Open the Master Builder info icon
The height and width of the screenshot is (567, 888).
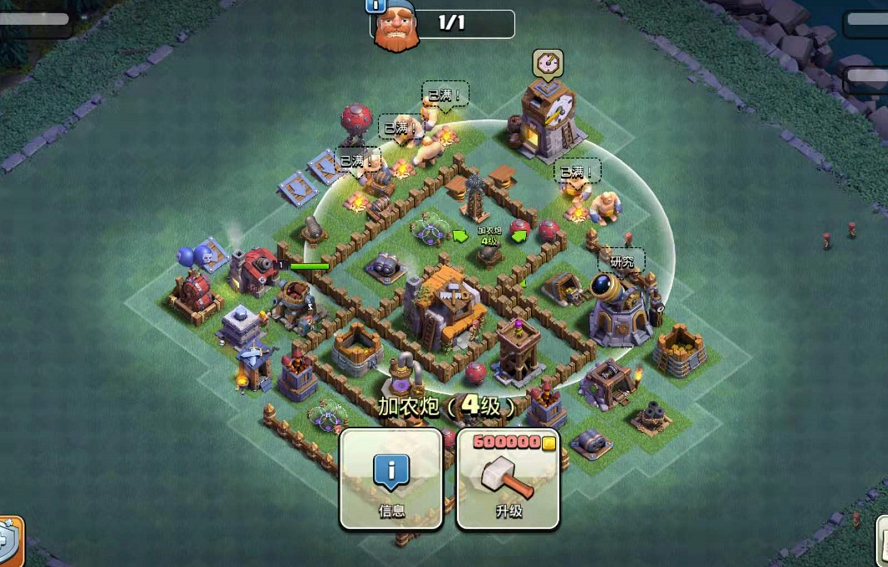377,6
